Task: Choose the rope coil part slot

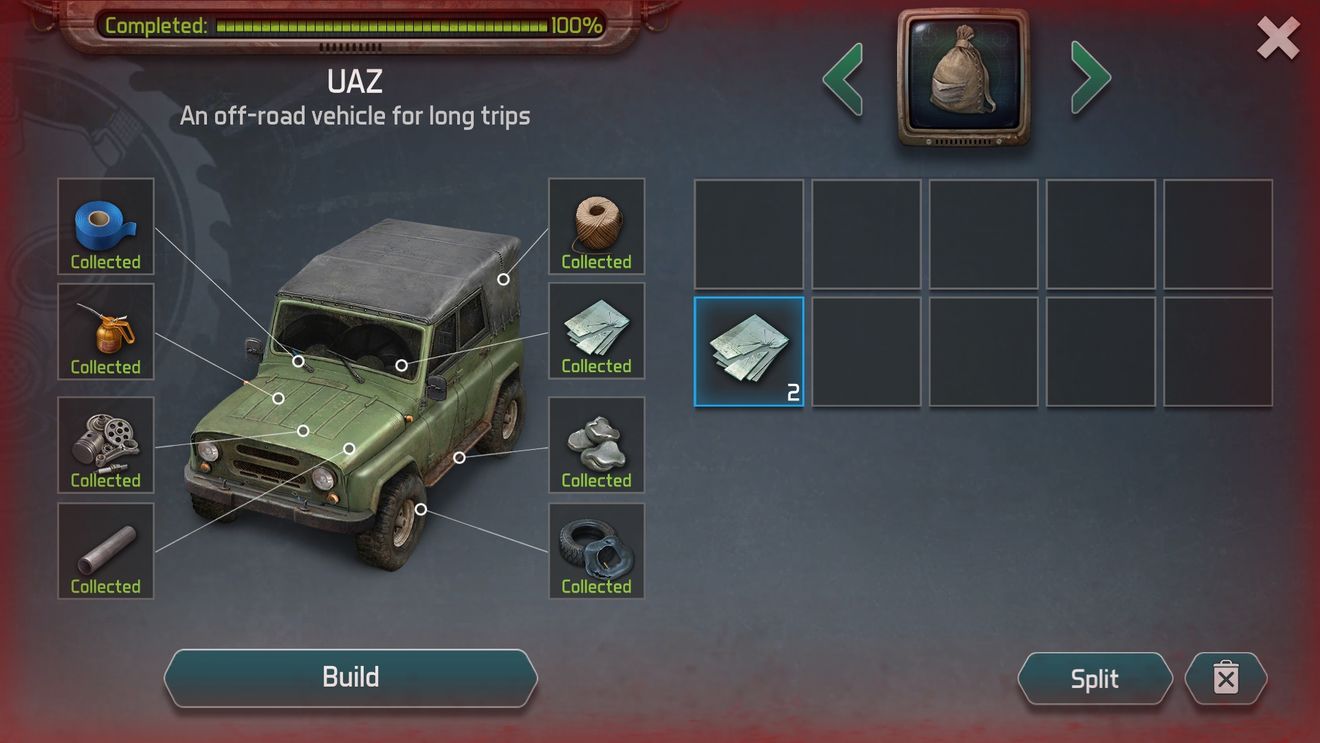Action: coord(597,227)
